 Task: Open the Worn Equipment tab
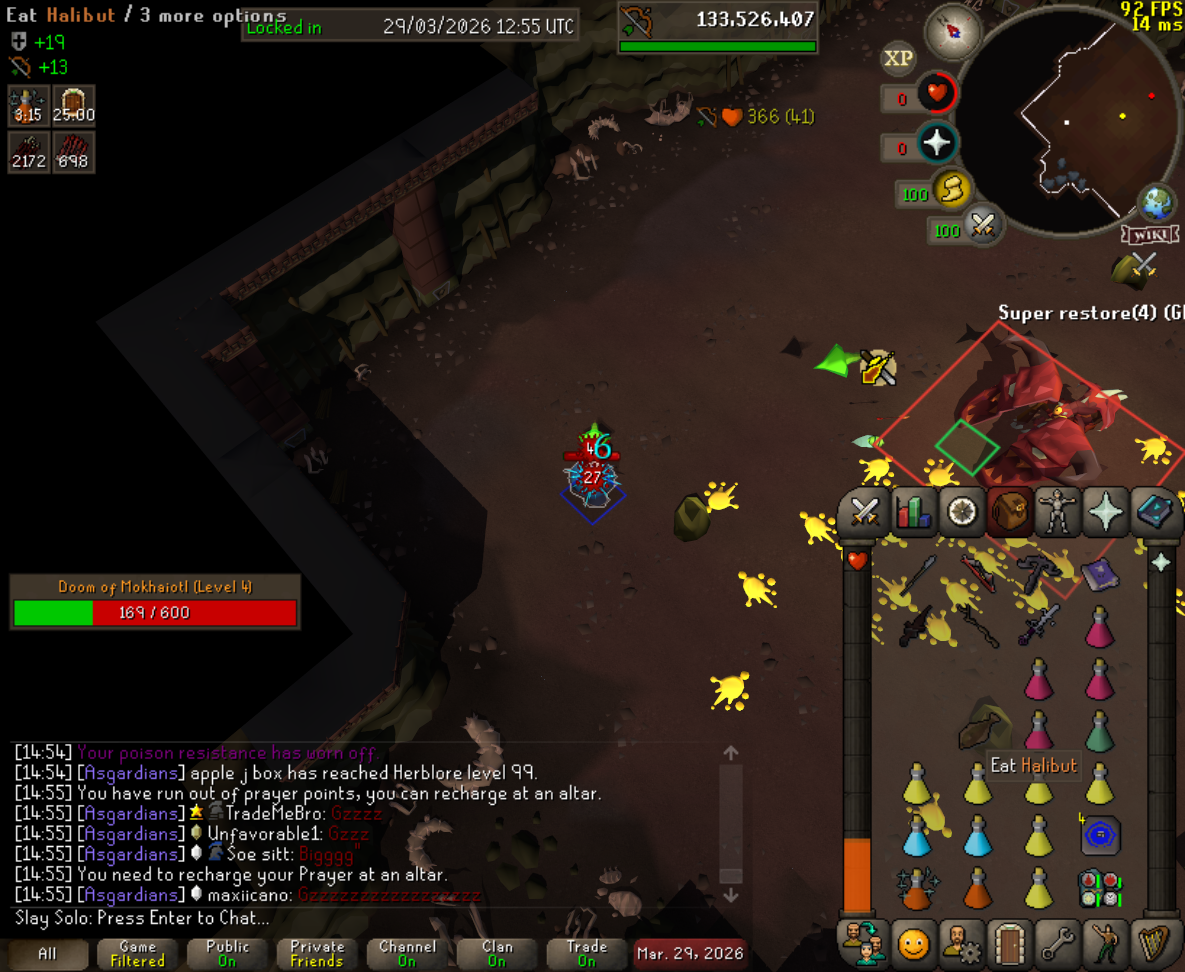coord(1057,512)
